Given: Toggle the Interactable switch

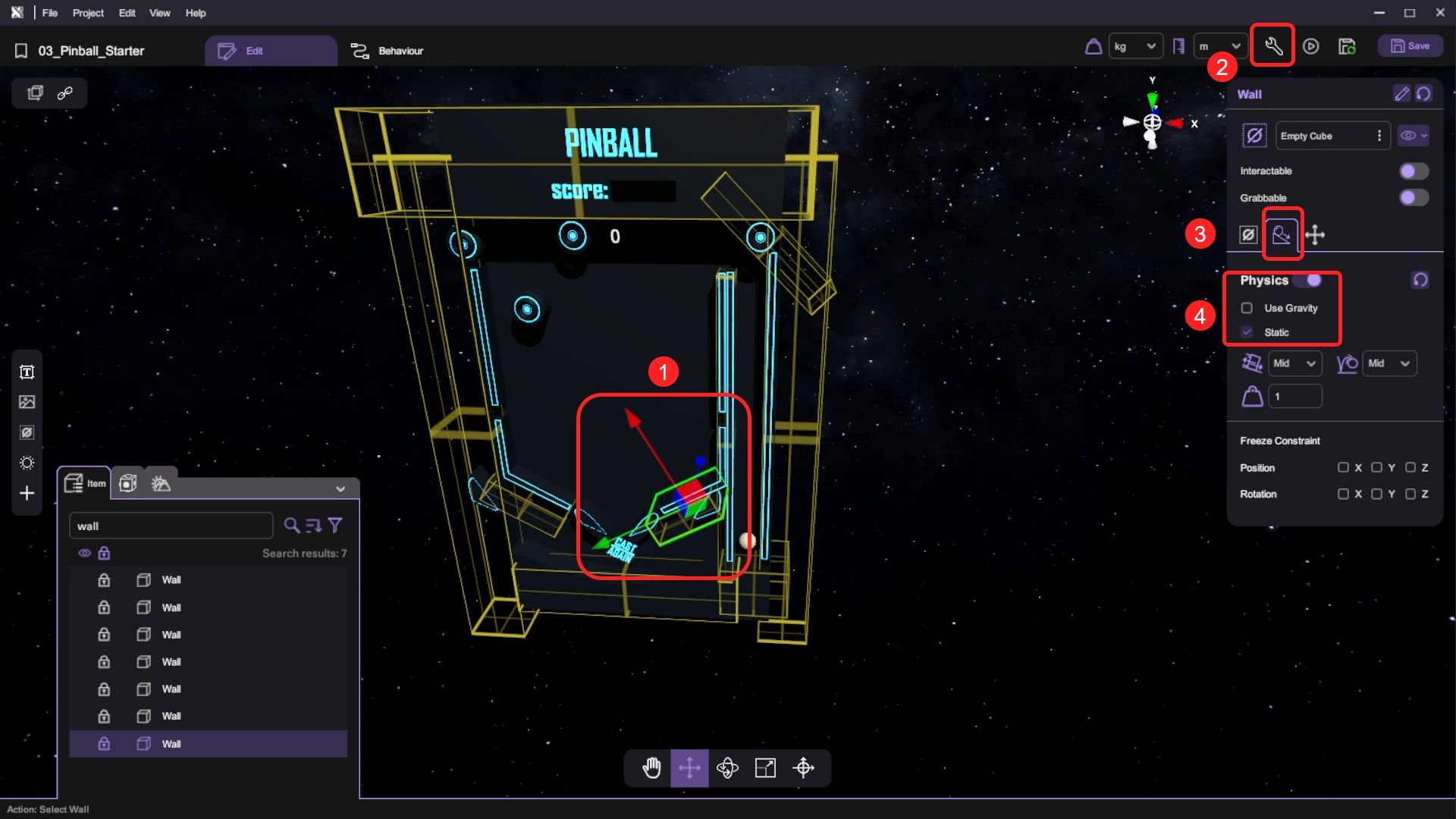Looking at the screenshot, I should [x=1414, y=171].
